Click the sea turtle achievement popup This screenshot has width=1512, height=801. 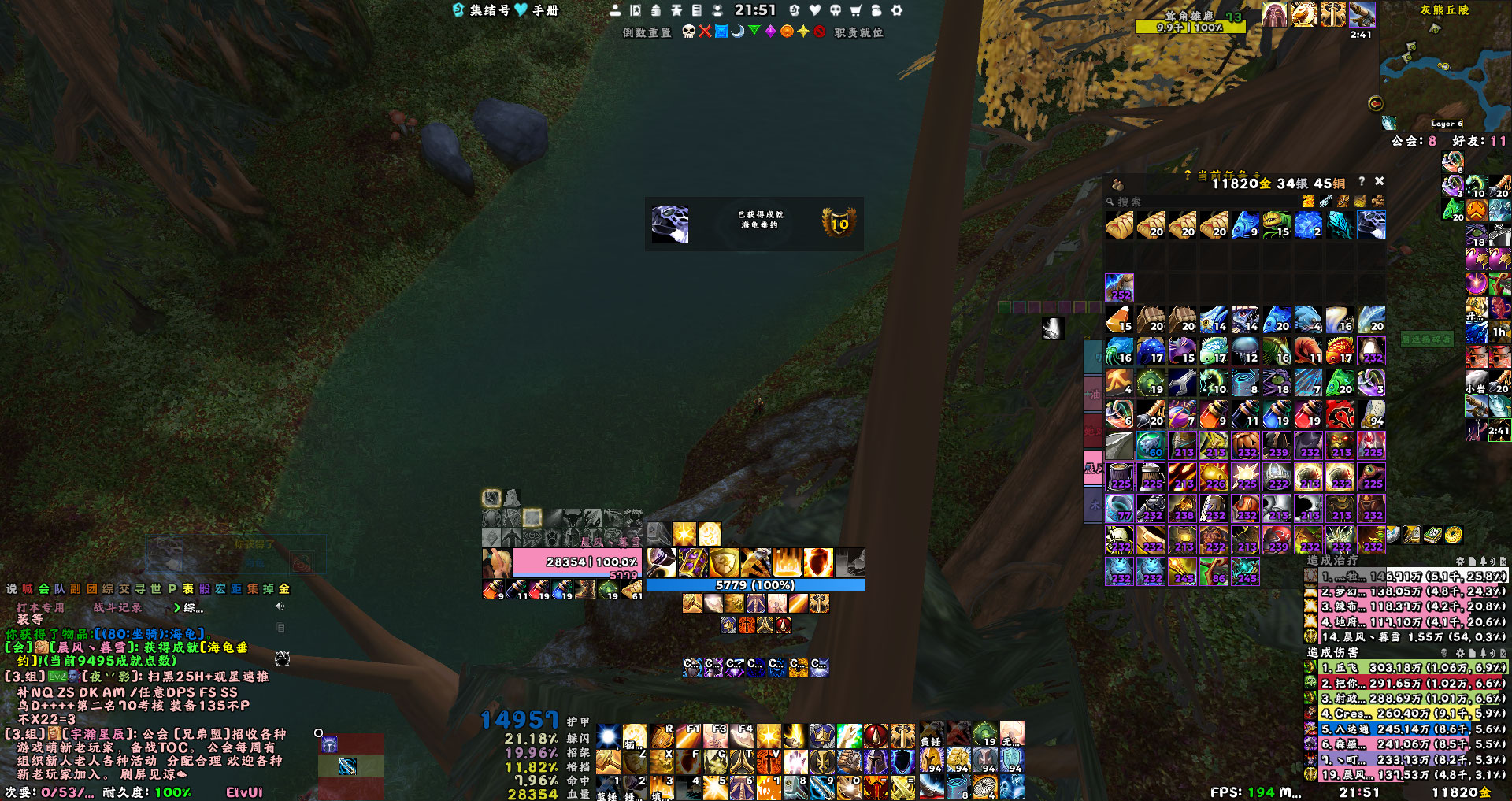[754, 224]
